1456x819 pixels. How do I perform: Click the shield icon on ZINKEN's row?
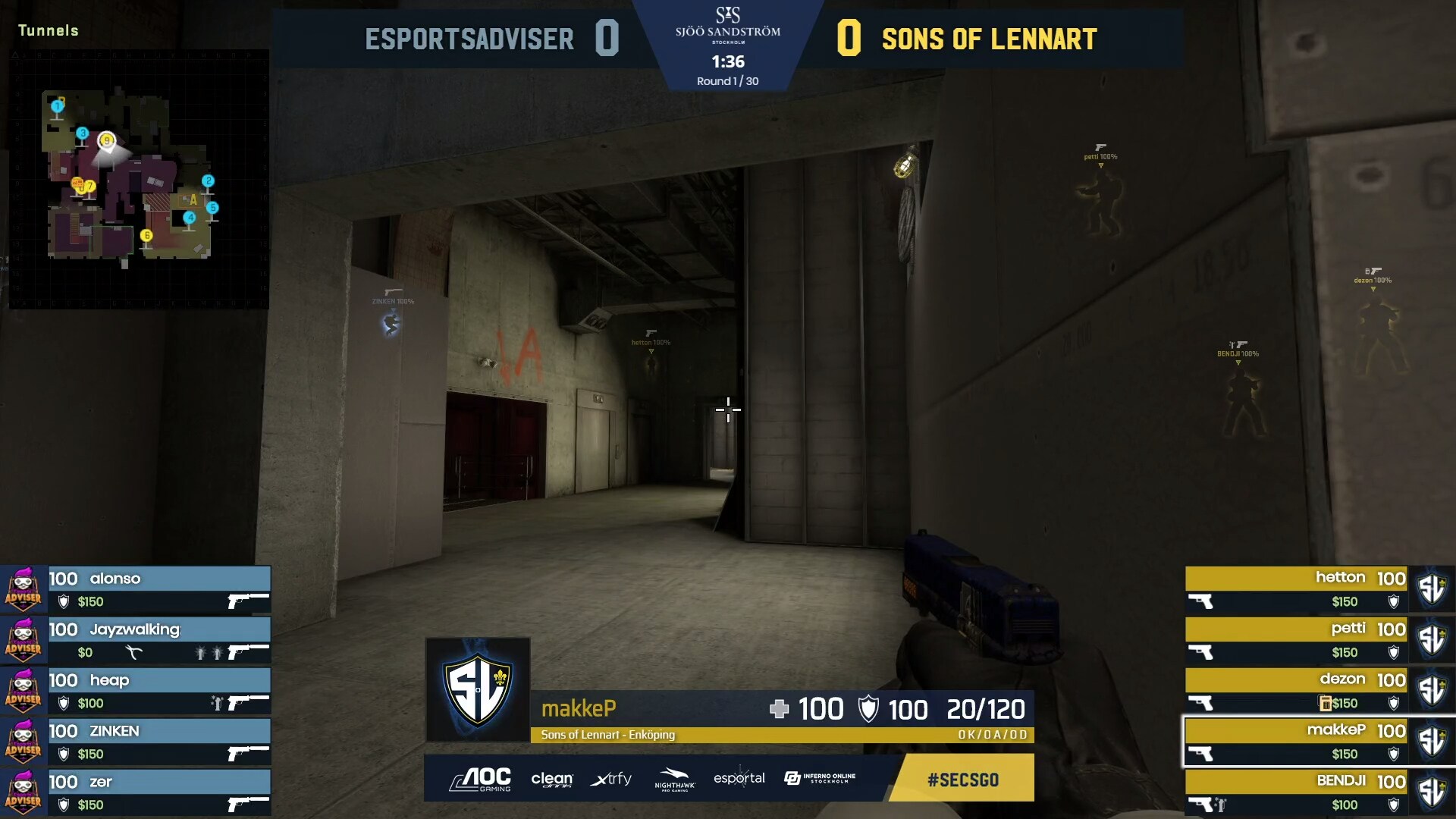tap(64, 753)
